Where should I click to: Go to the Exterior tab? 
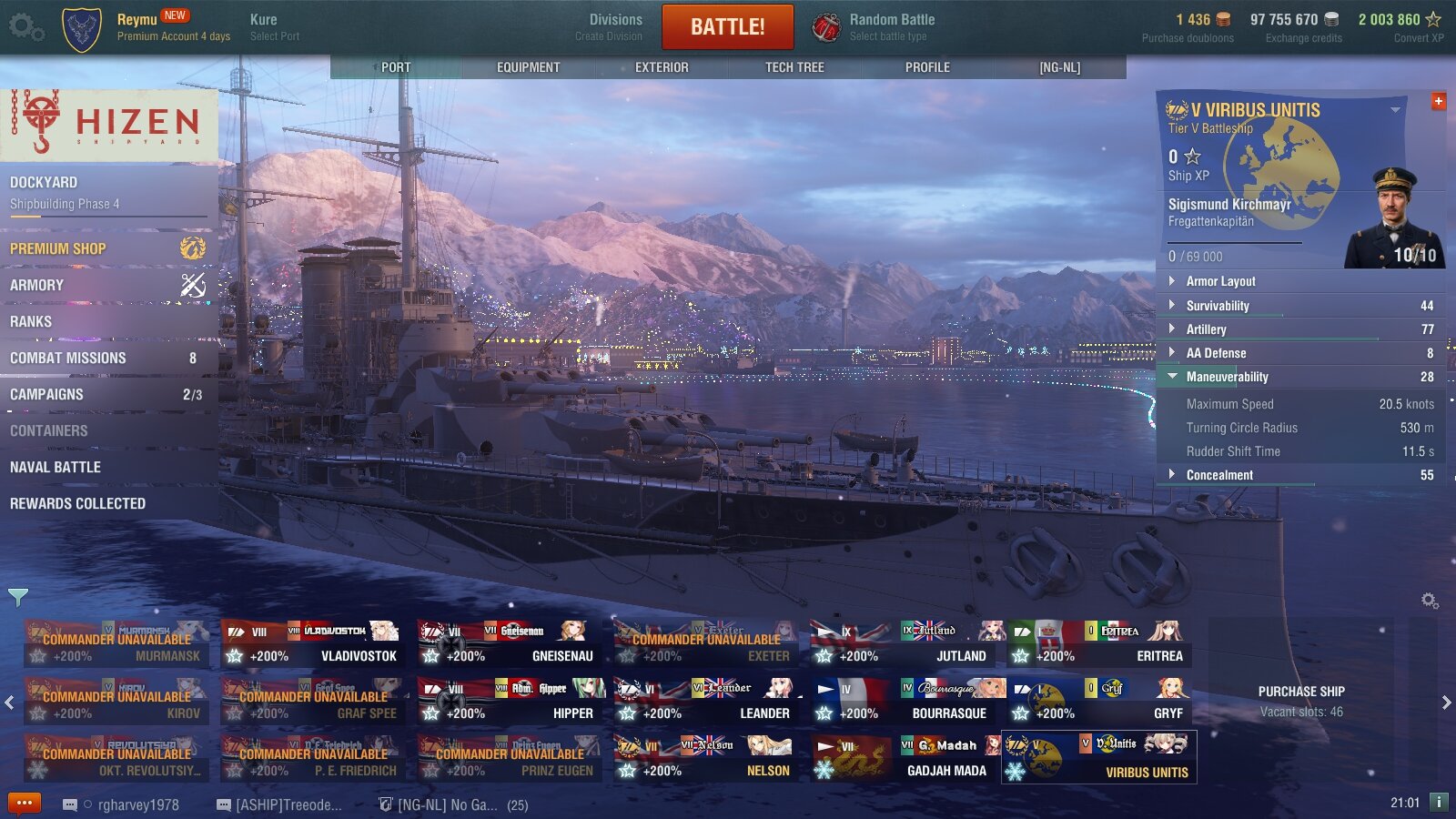coord(662,67)
